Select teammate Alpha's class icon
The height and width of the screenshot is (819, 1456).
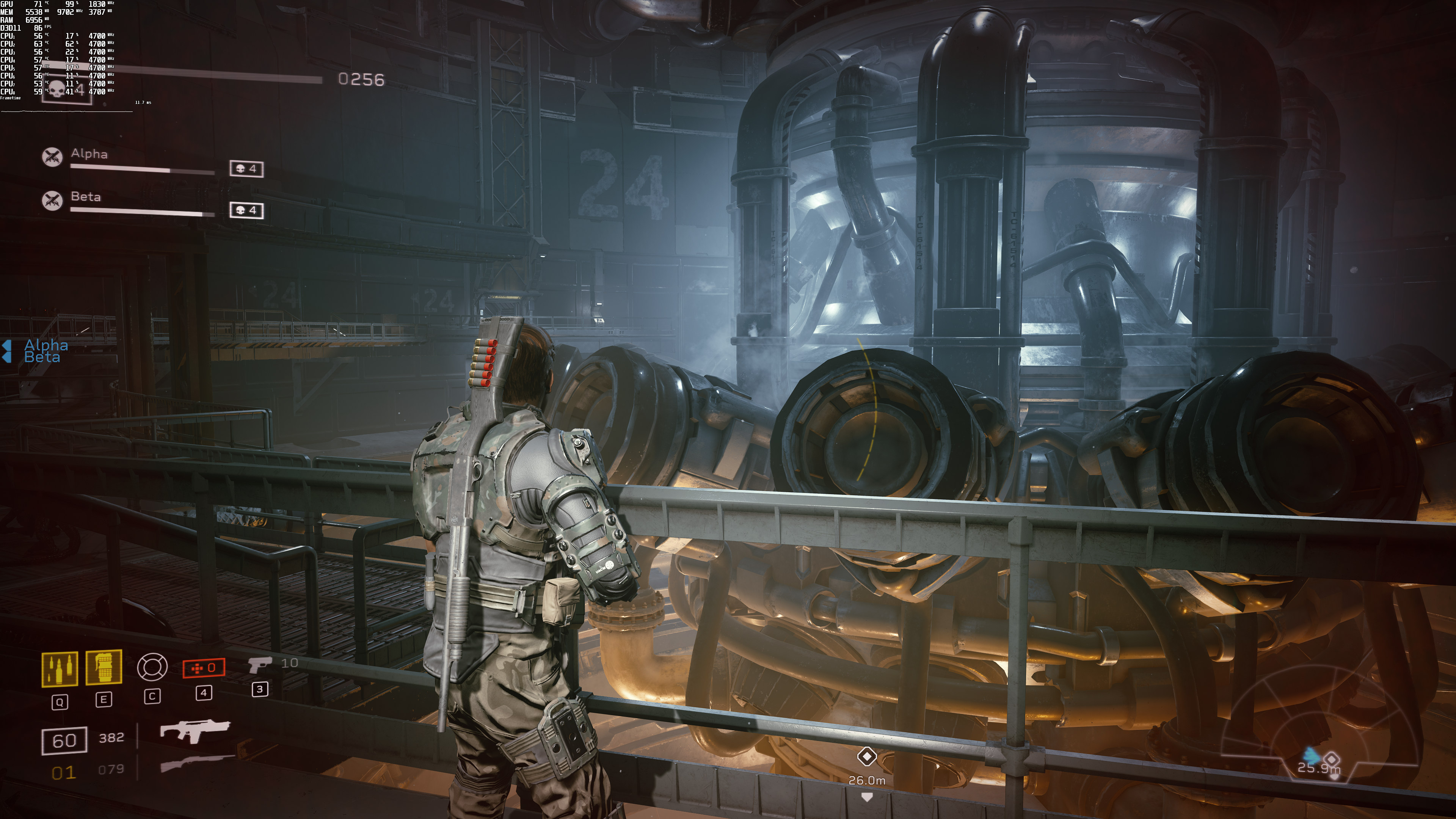coord(53,157)
